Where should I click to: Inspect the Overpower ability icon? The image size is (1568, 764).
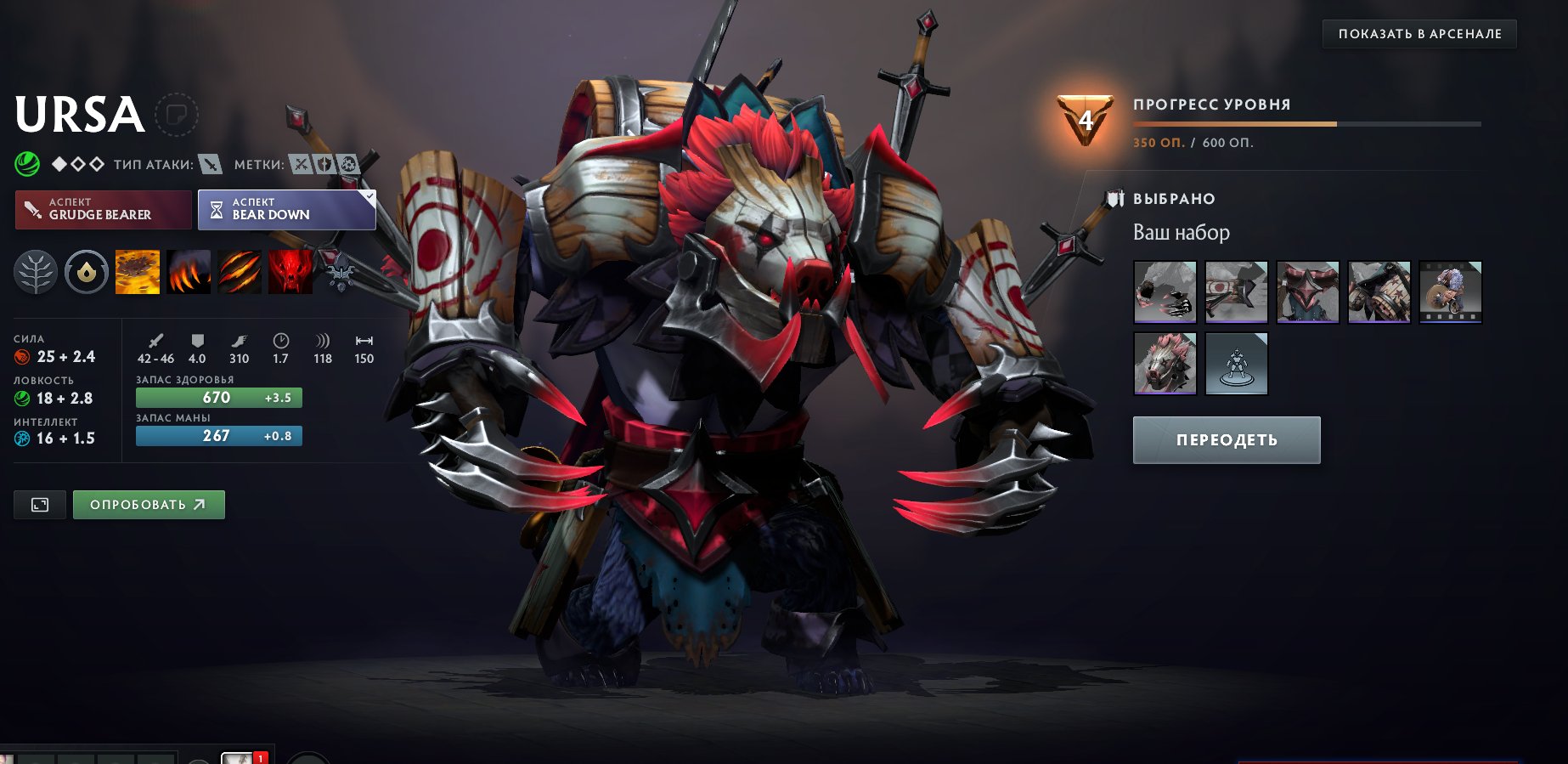[x=189, y=273]
